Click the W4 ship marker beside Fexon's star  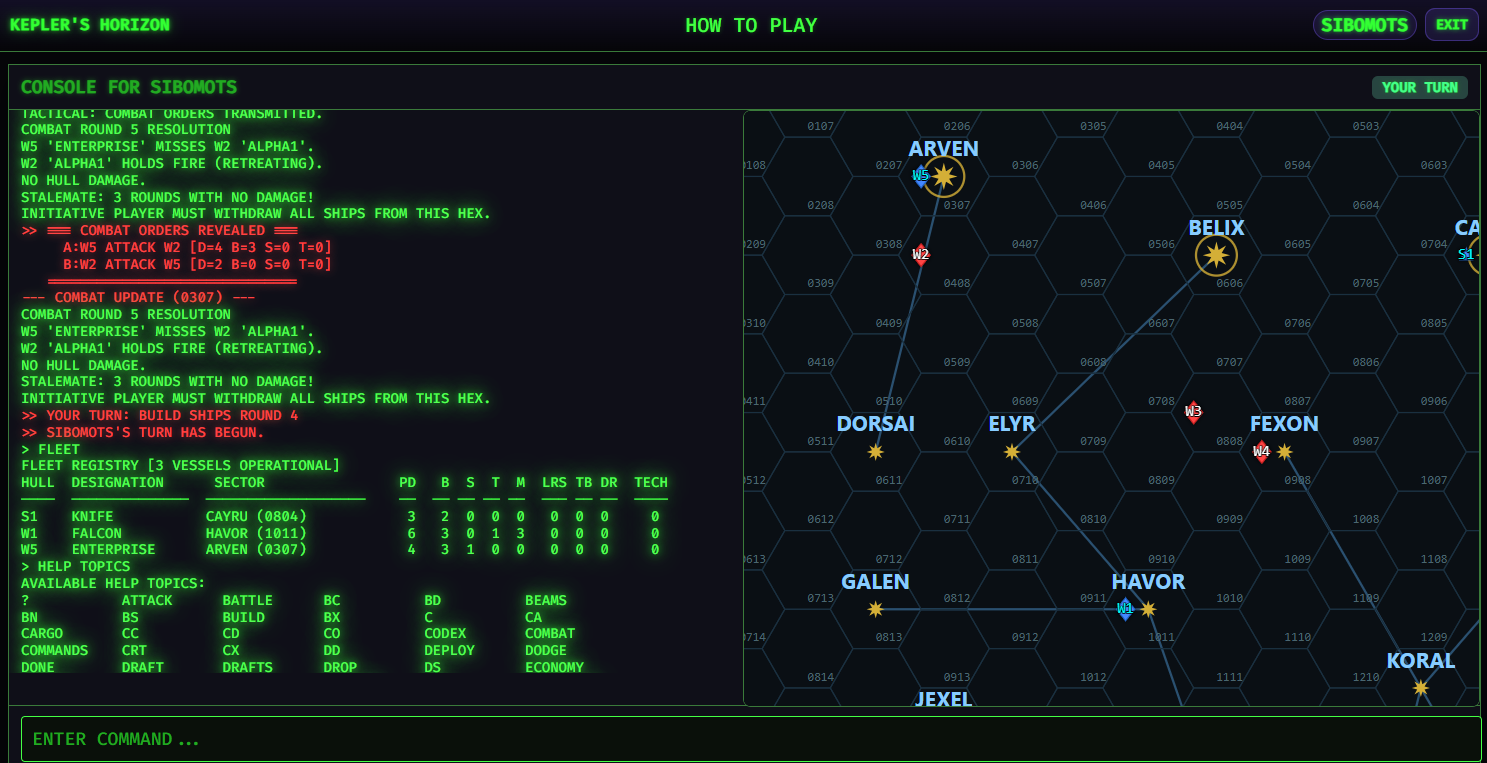point(1261,452)
